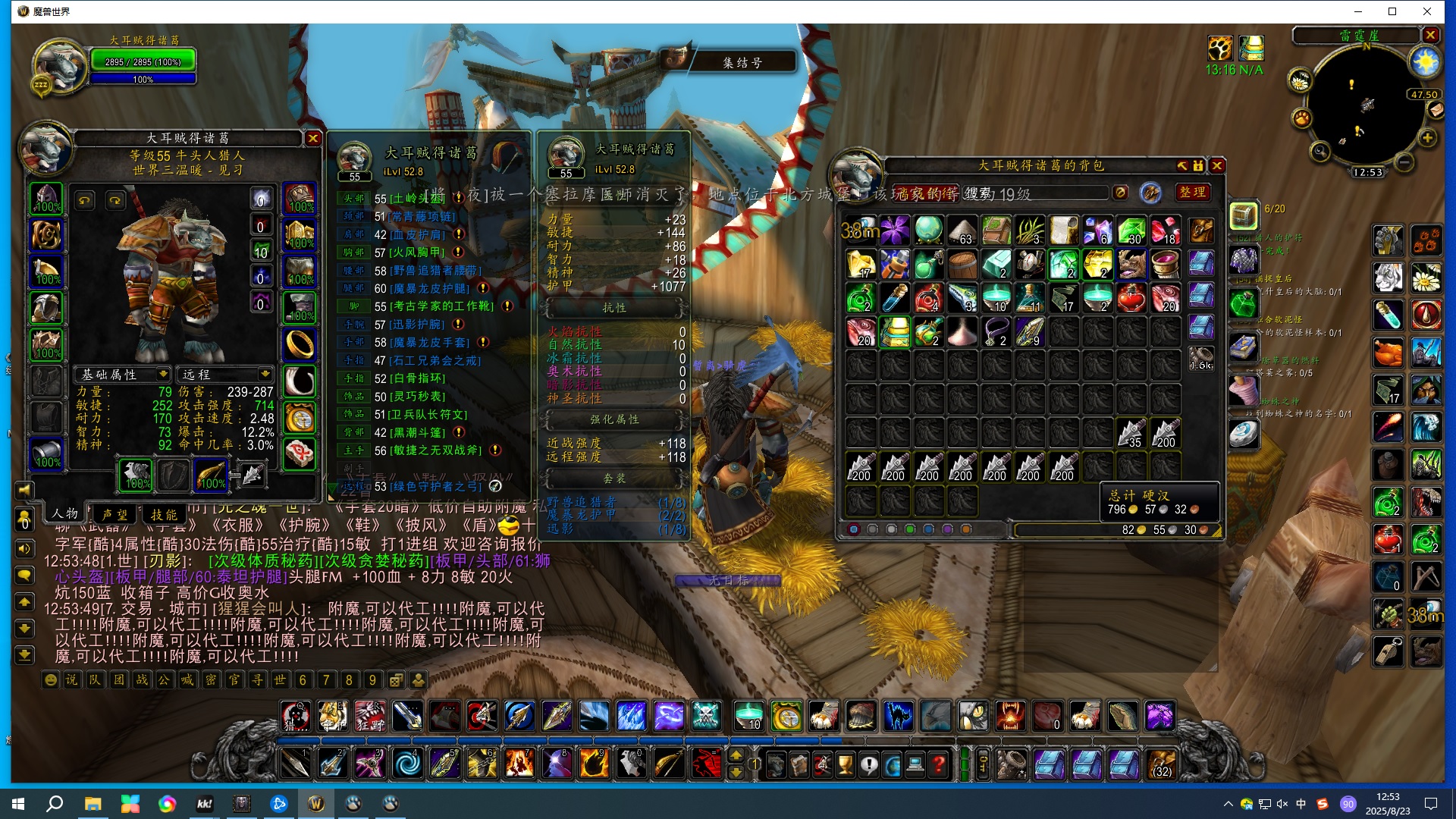
Task: Close the backpack window
Action: tap(1217, 166)
